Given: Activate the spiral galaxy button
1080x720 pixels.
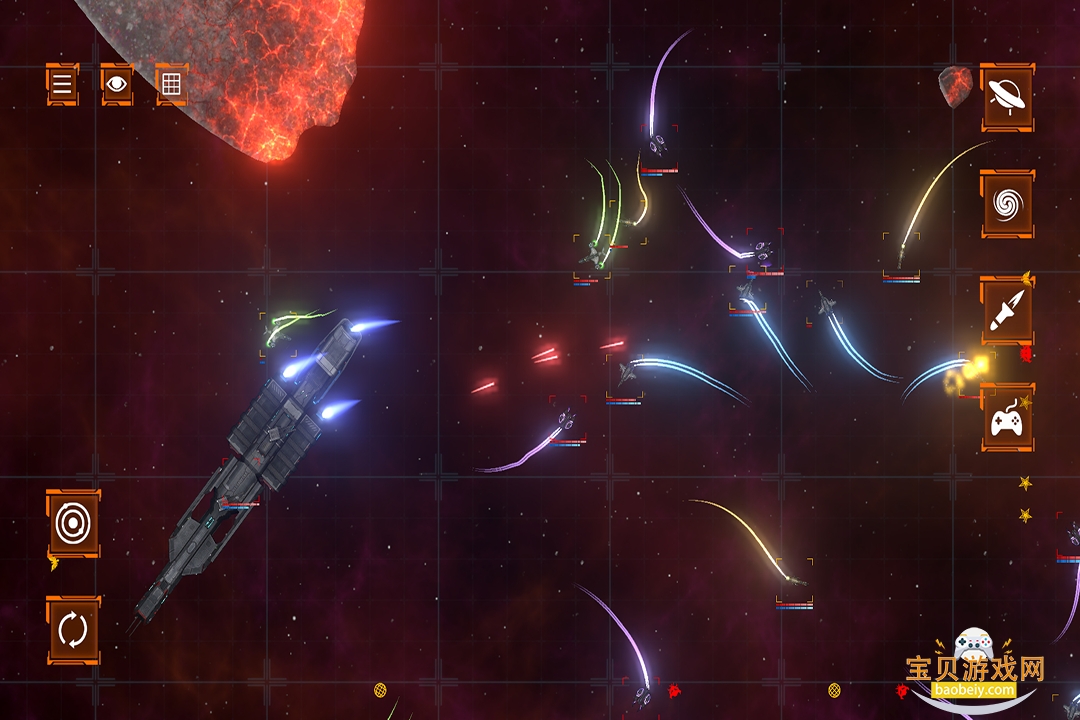Looking at the screenshot, I should click(x=1006, y=204).
